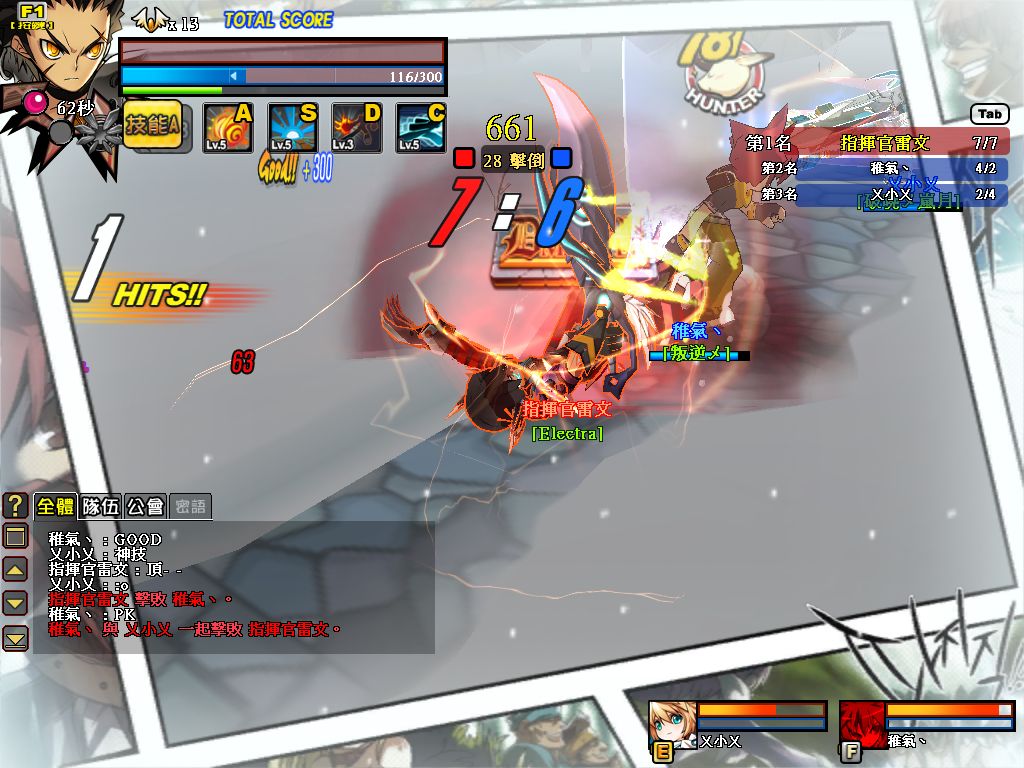Open chat help with the question mark button

point(15,506)
